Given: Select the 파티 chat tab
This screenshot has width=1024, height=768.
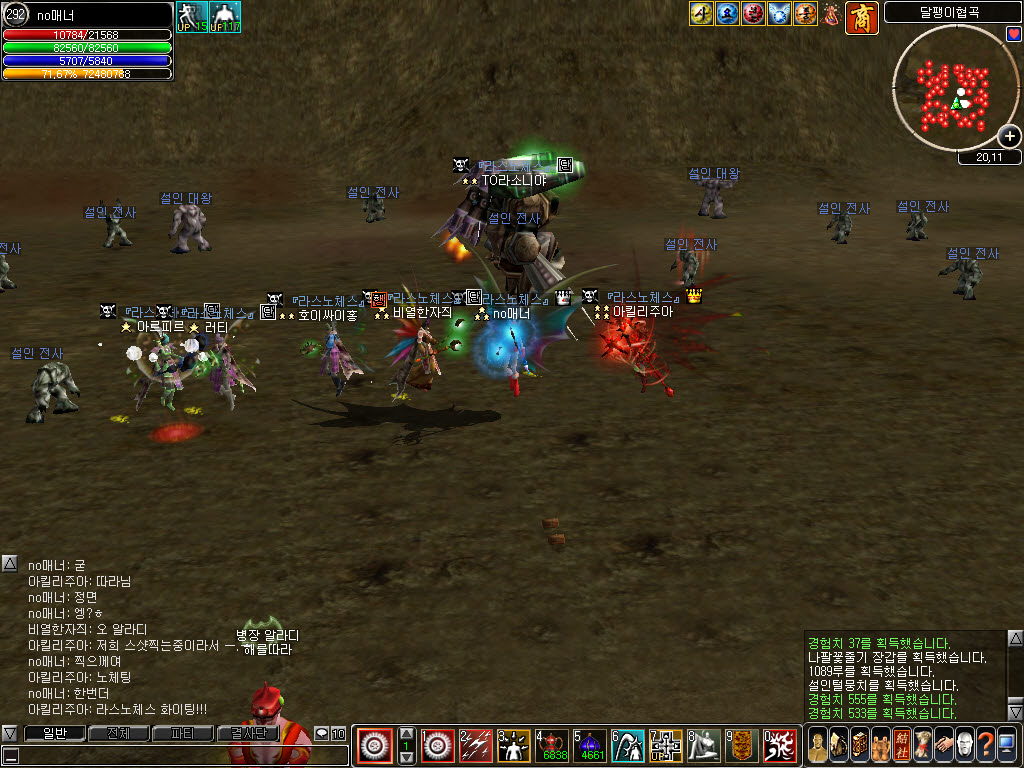Looking at the screenshot, I should pyautogui.click(x=182, y=734).
